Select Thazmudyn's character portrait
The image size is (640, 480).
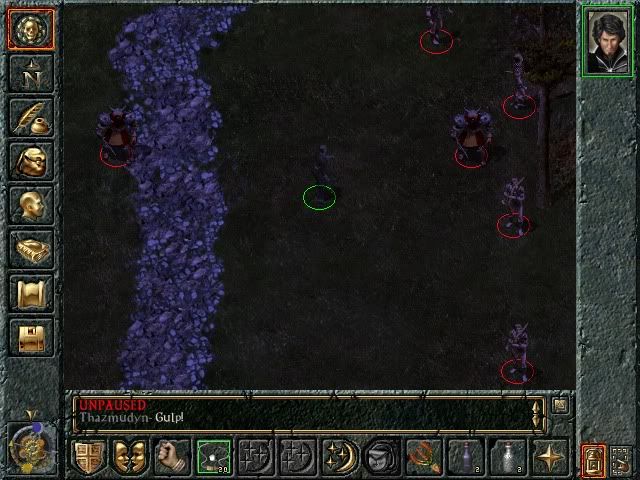coord(607,40)
